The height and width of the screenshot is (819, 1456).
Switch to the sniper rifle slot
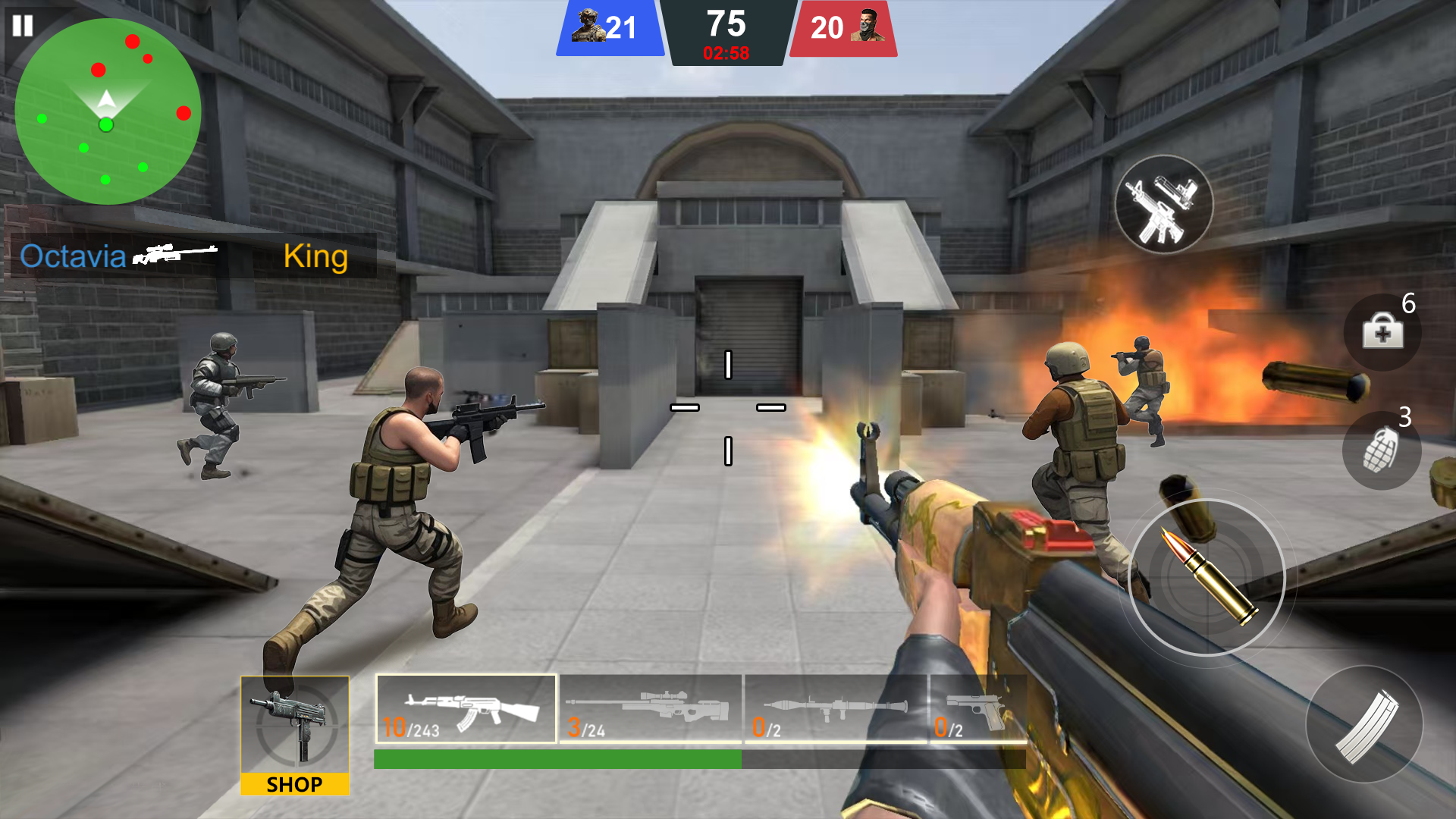tap(651, 709)
